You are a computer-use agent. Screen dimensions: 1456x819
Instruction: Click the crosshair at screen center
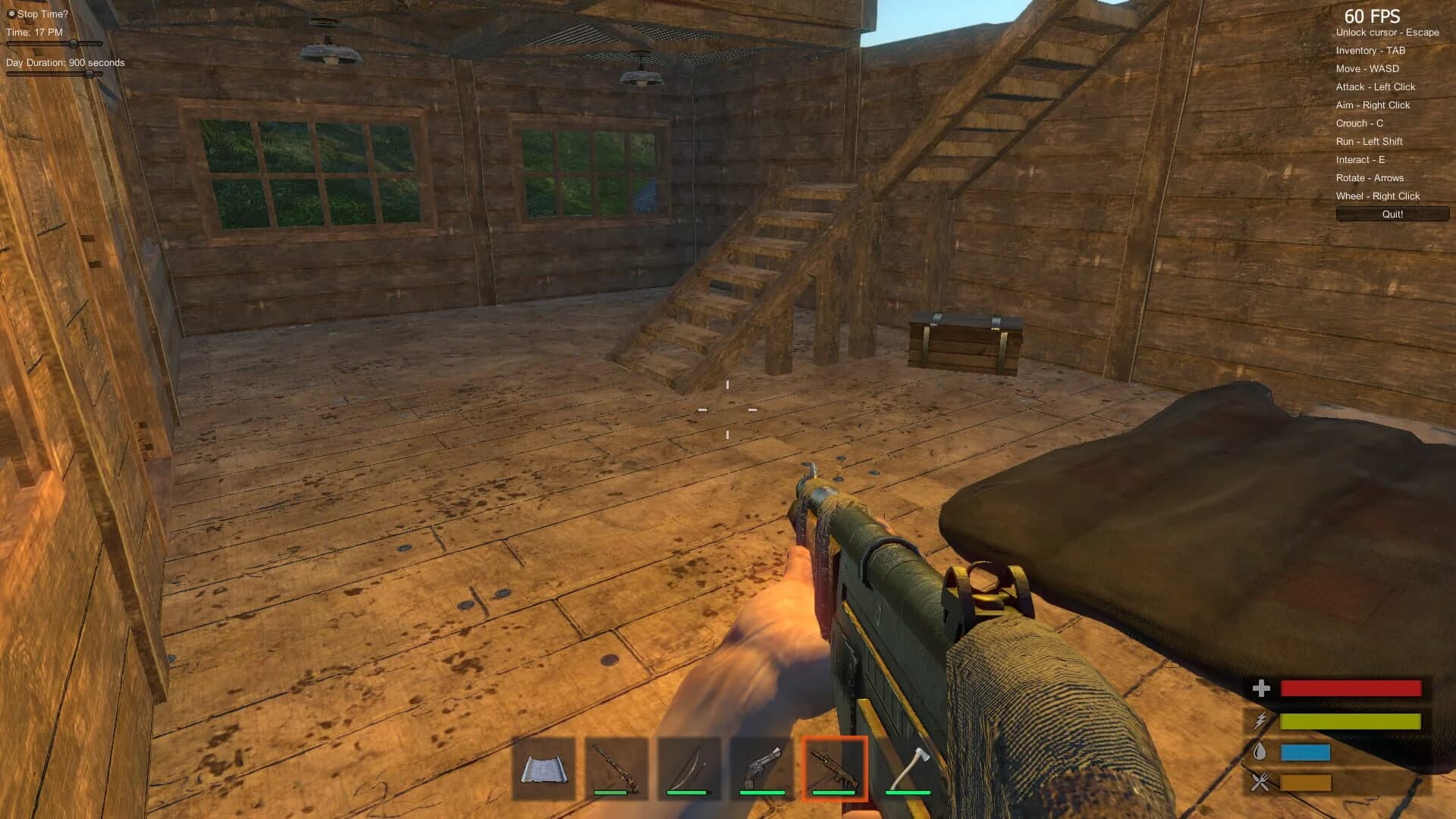click(x=727, y=408)
